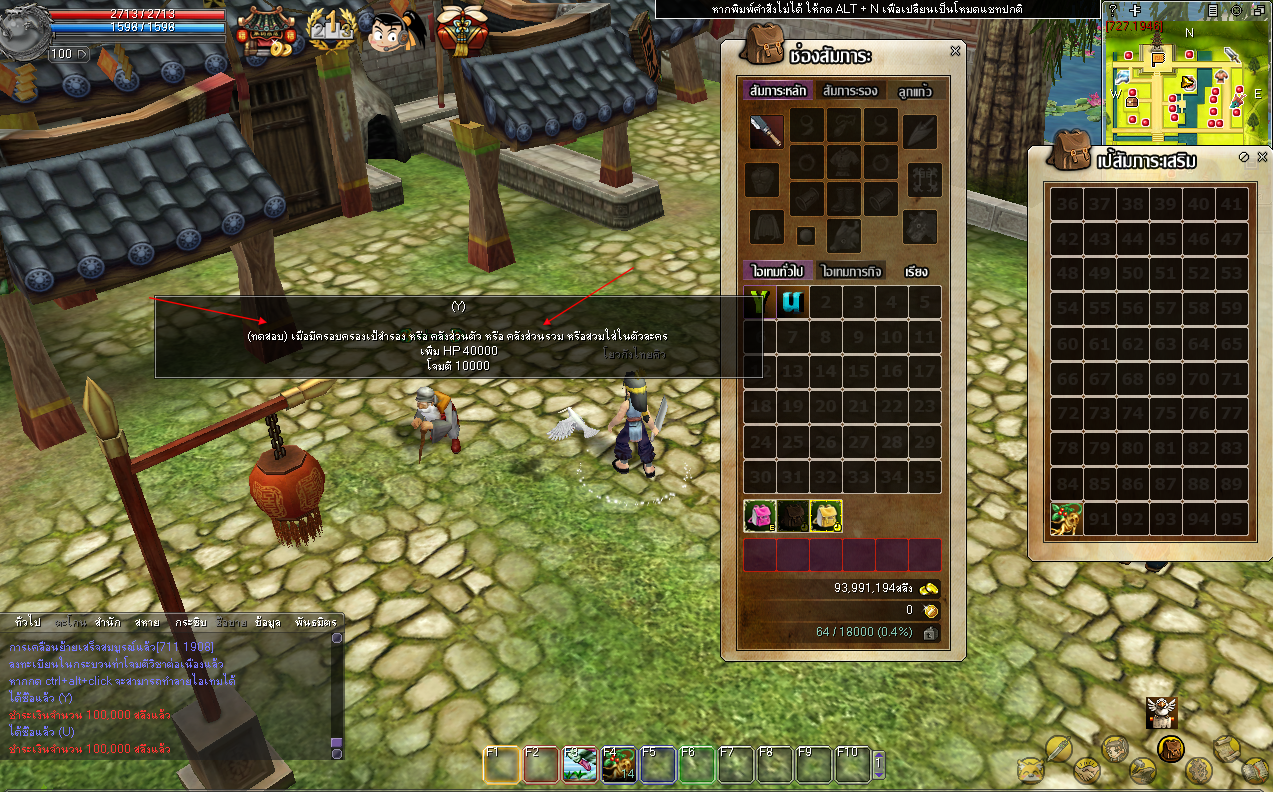Click the handshake icon in the bottom menu
Image resolution: width=1273 pixels, height=792 pixels.
tap(1087, 771)
